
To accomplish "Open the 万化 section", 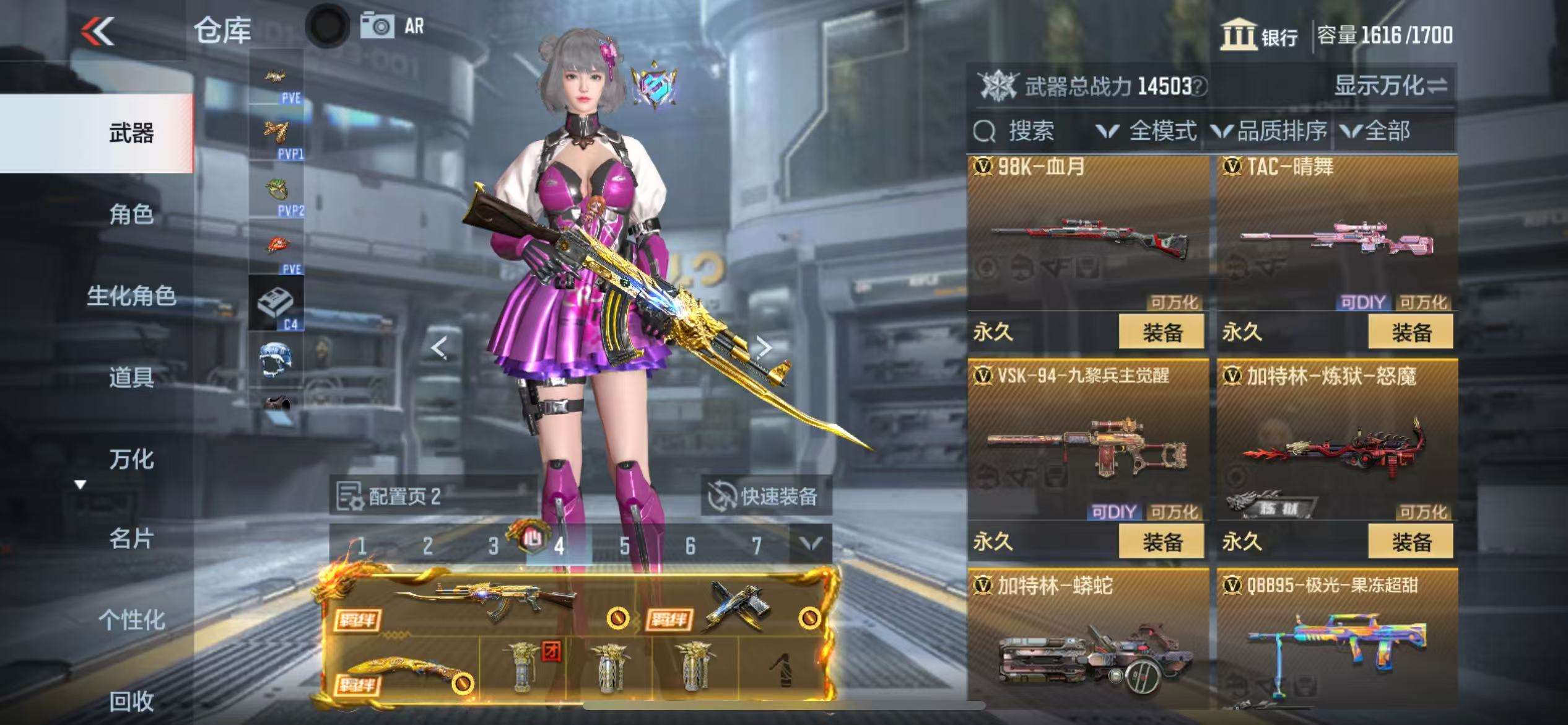I will coord(131,459).
